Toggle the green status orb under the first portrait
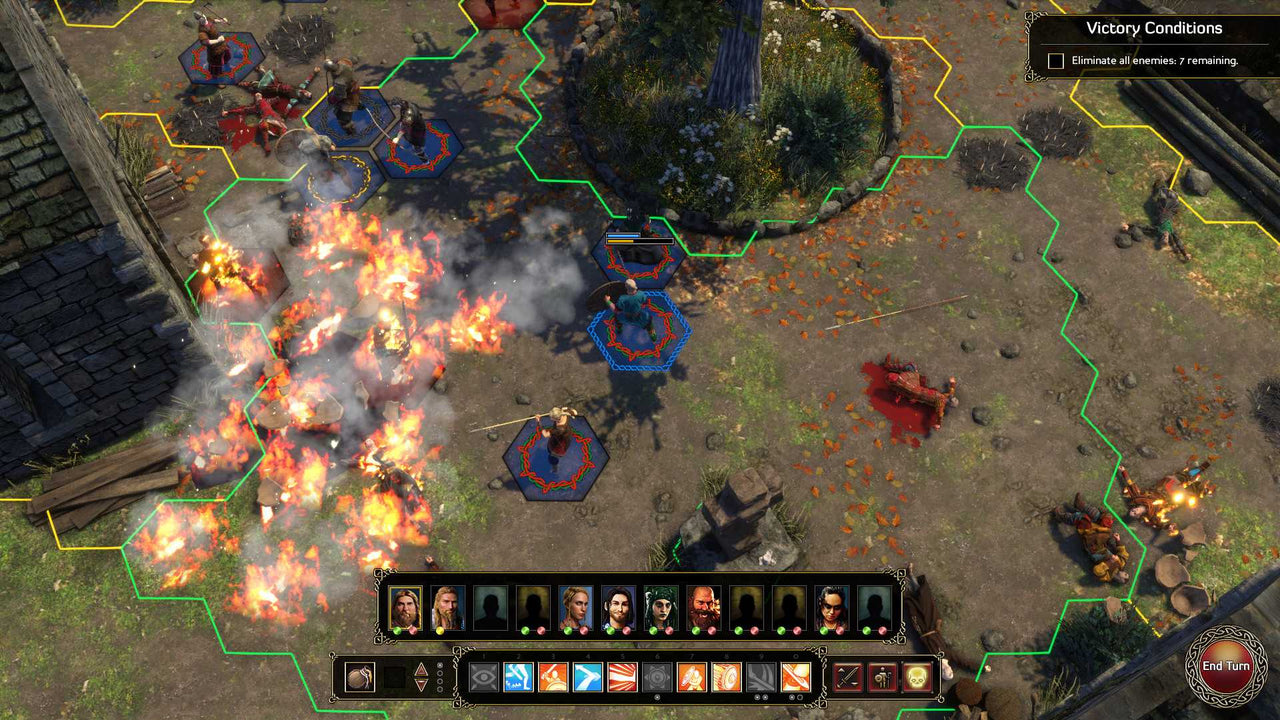1280x720 pixels. [397, 632]
